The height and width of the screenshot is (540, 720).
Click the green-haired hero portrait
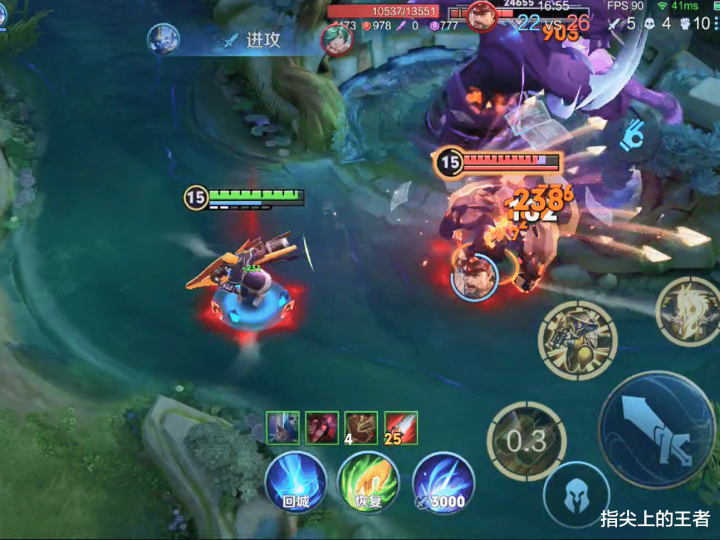[x=337, y=39]
